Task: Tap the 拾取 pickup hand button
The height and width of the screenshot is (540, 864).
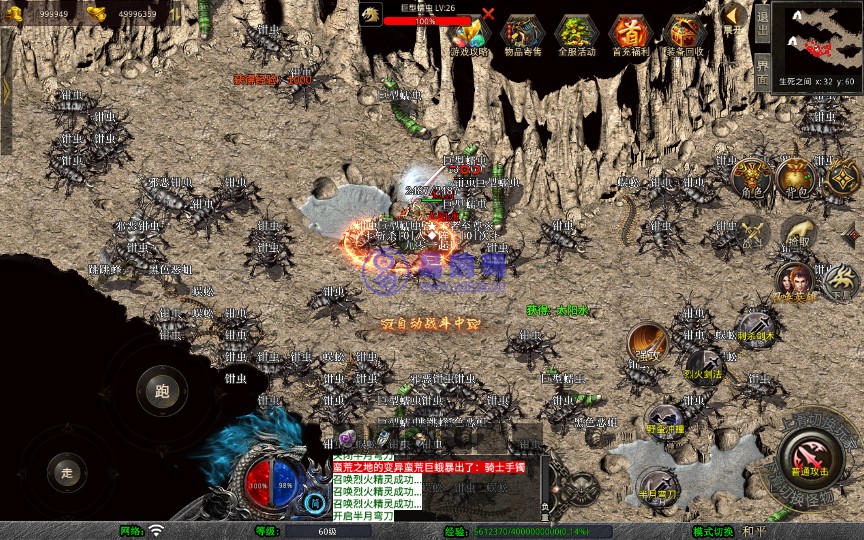Action: click(797, 233)
